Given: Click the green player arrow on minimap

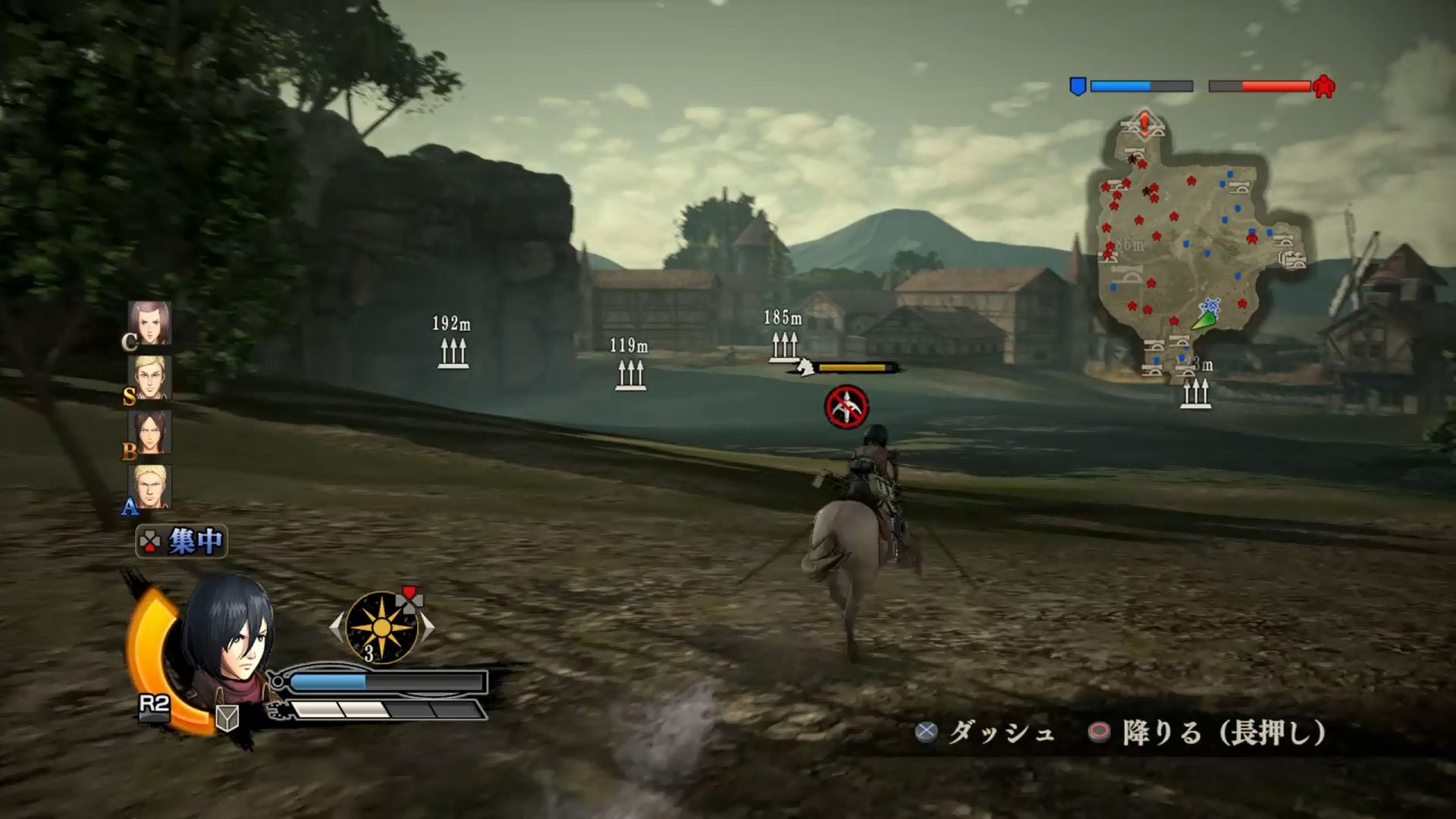Looking at the screenshot, I should (x=1203, y=320).
